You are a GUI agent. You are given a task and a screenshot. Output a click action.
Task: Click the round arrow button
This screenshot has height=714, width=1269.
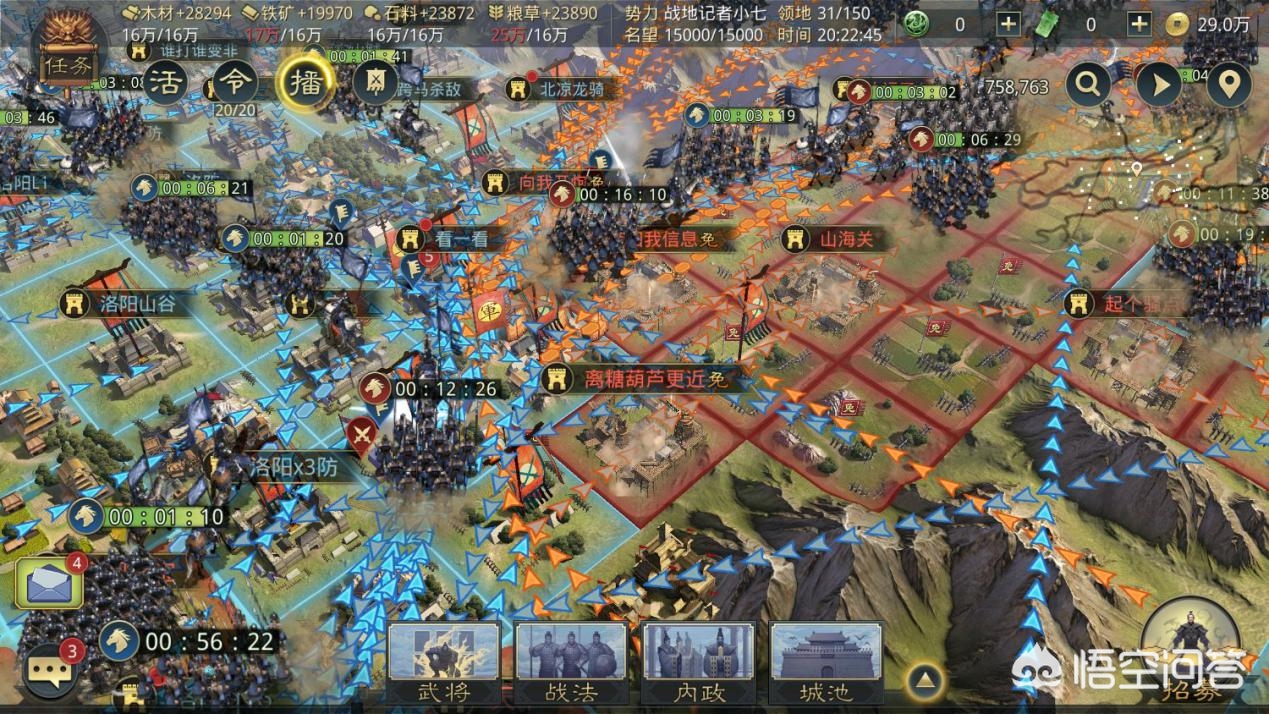pos(1159,85)
